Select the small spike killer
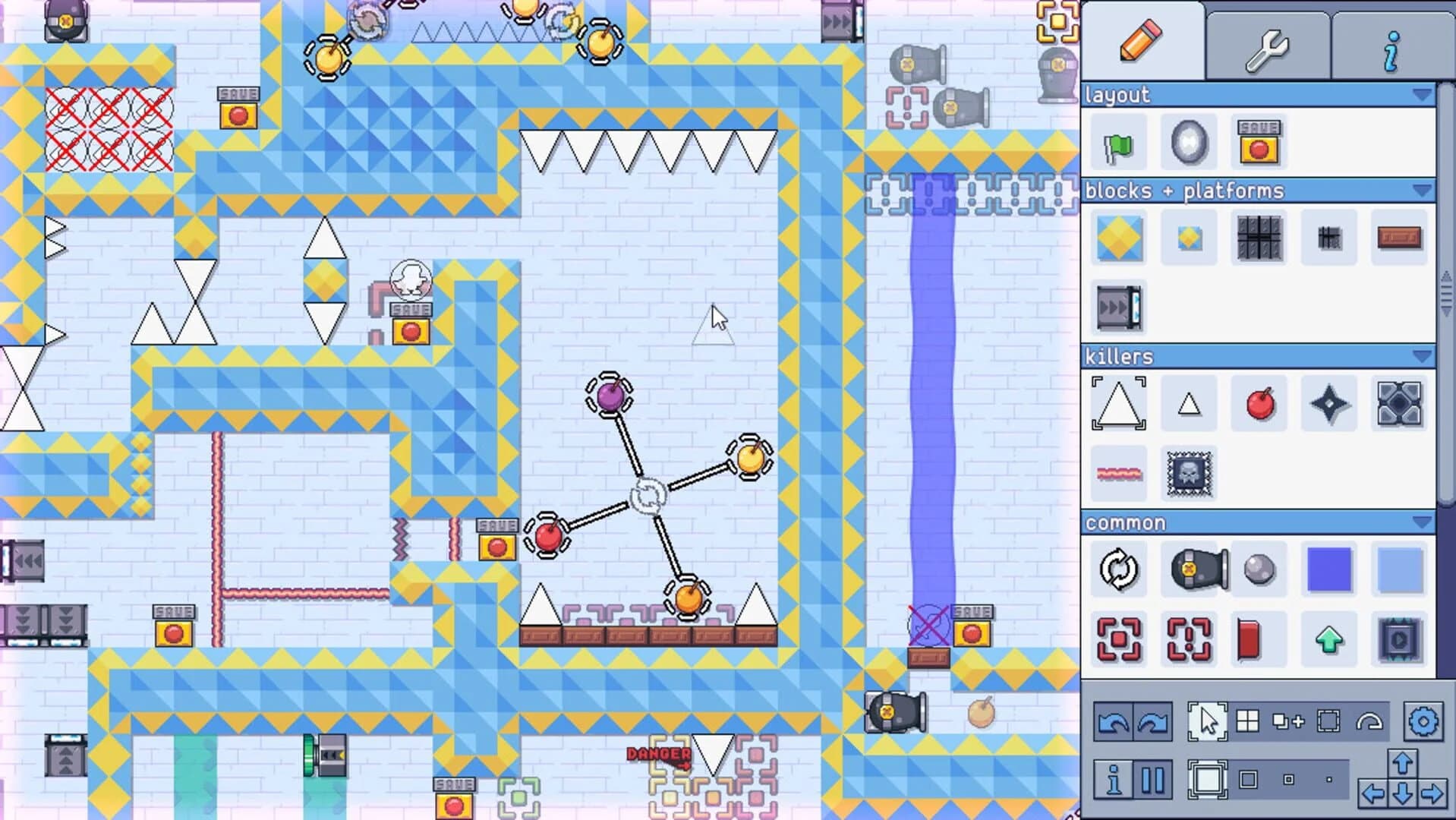 coord(1188,404)
